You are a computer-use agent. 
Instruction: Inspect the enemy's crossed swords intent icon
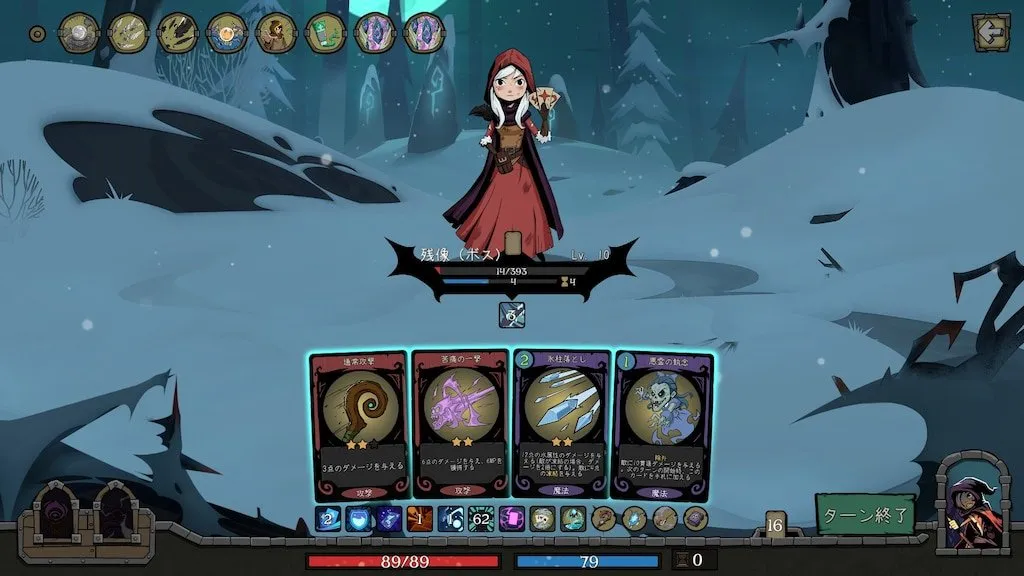(x=511, y=315)
